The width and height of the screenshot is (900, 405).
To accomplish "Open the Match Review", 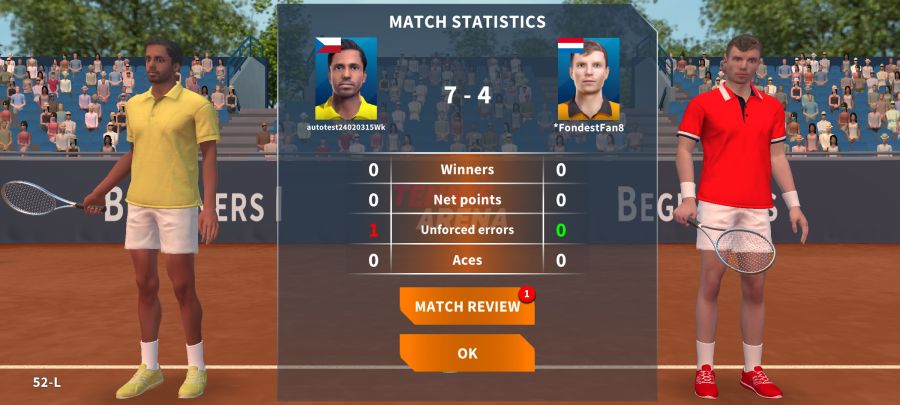I will click(x=467, y=307).
